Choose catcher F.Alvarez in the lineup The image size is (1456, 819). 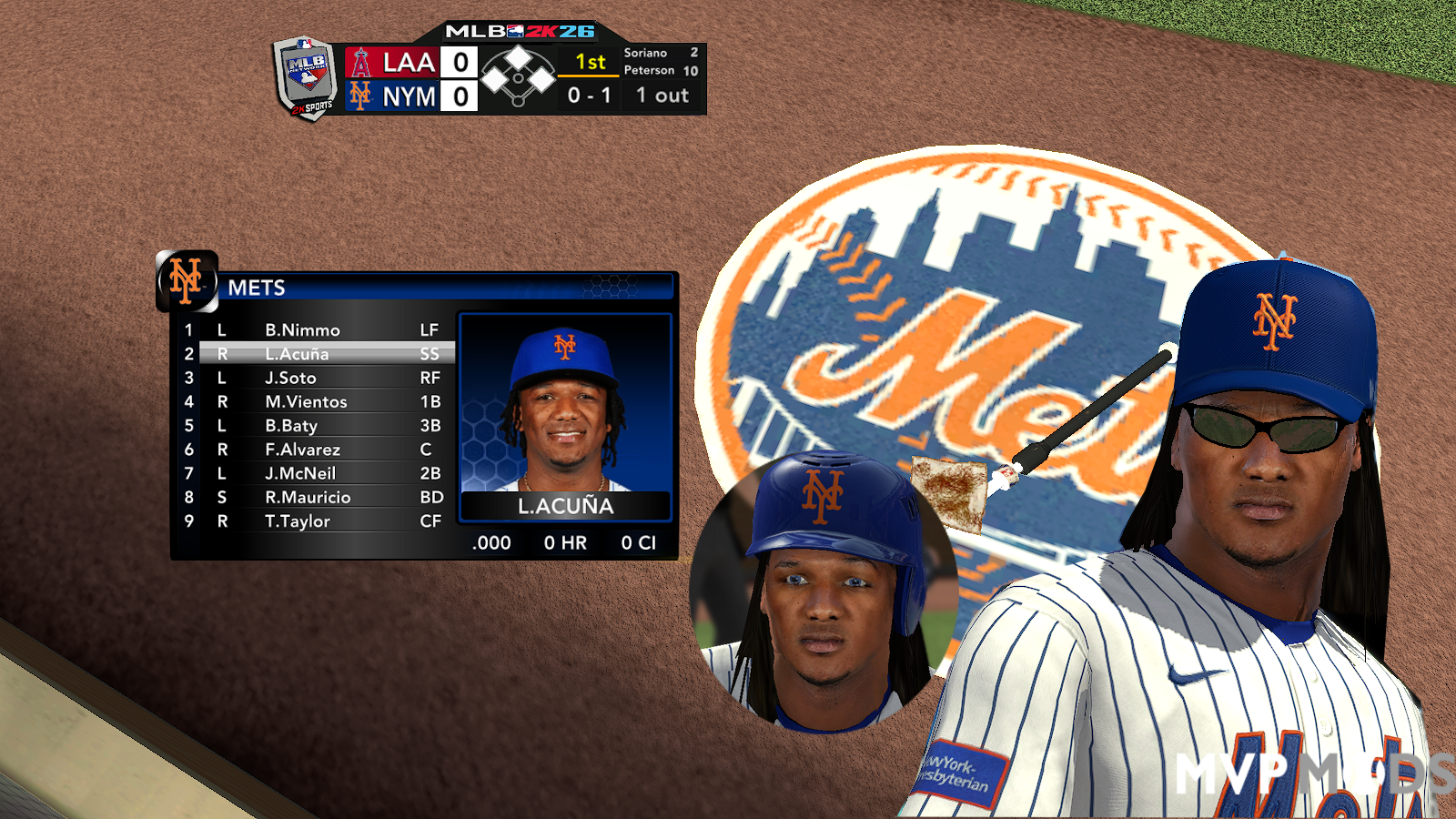click(x=302, y=450)
